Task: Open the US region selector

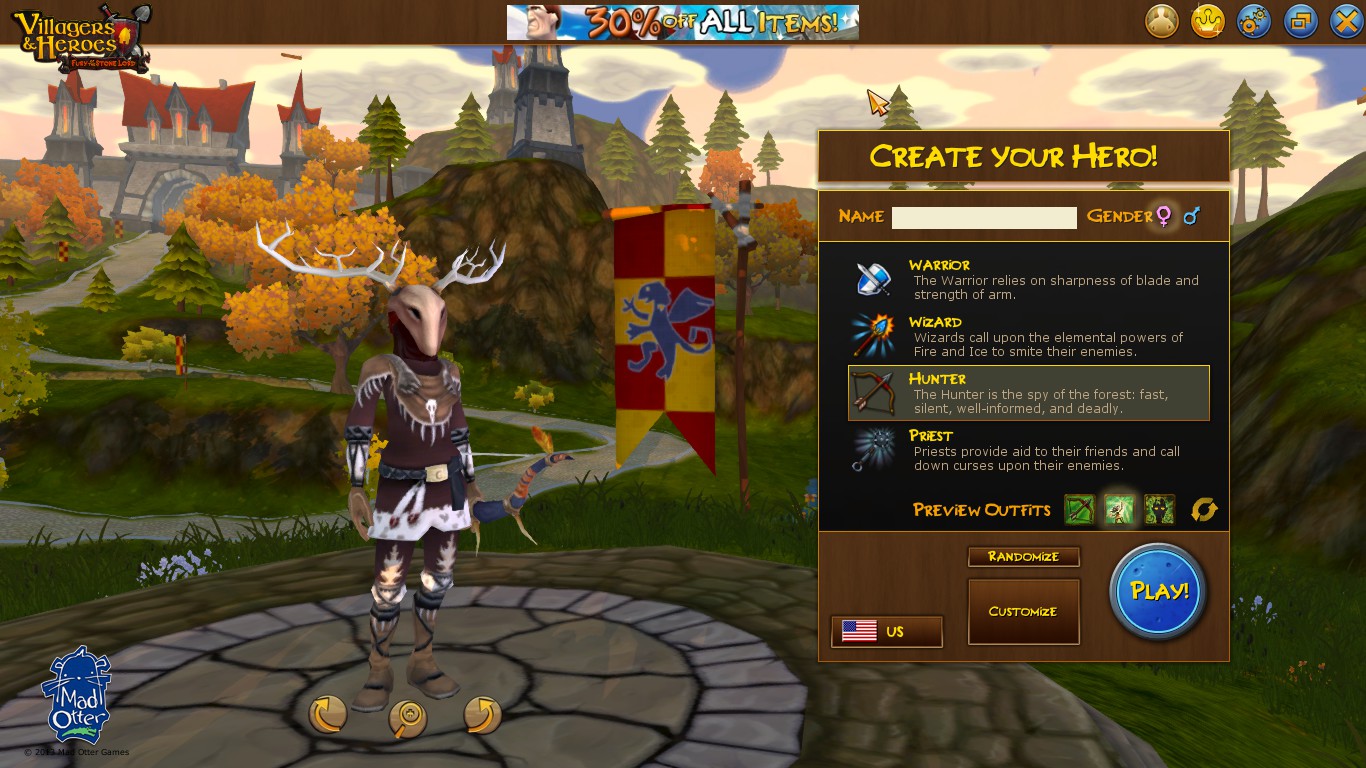Action: coord(887,631)
